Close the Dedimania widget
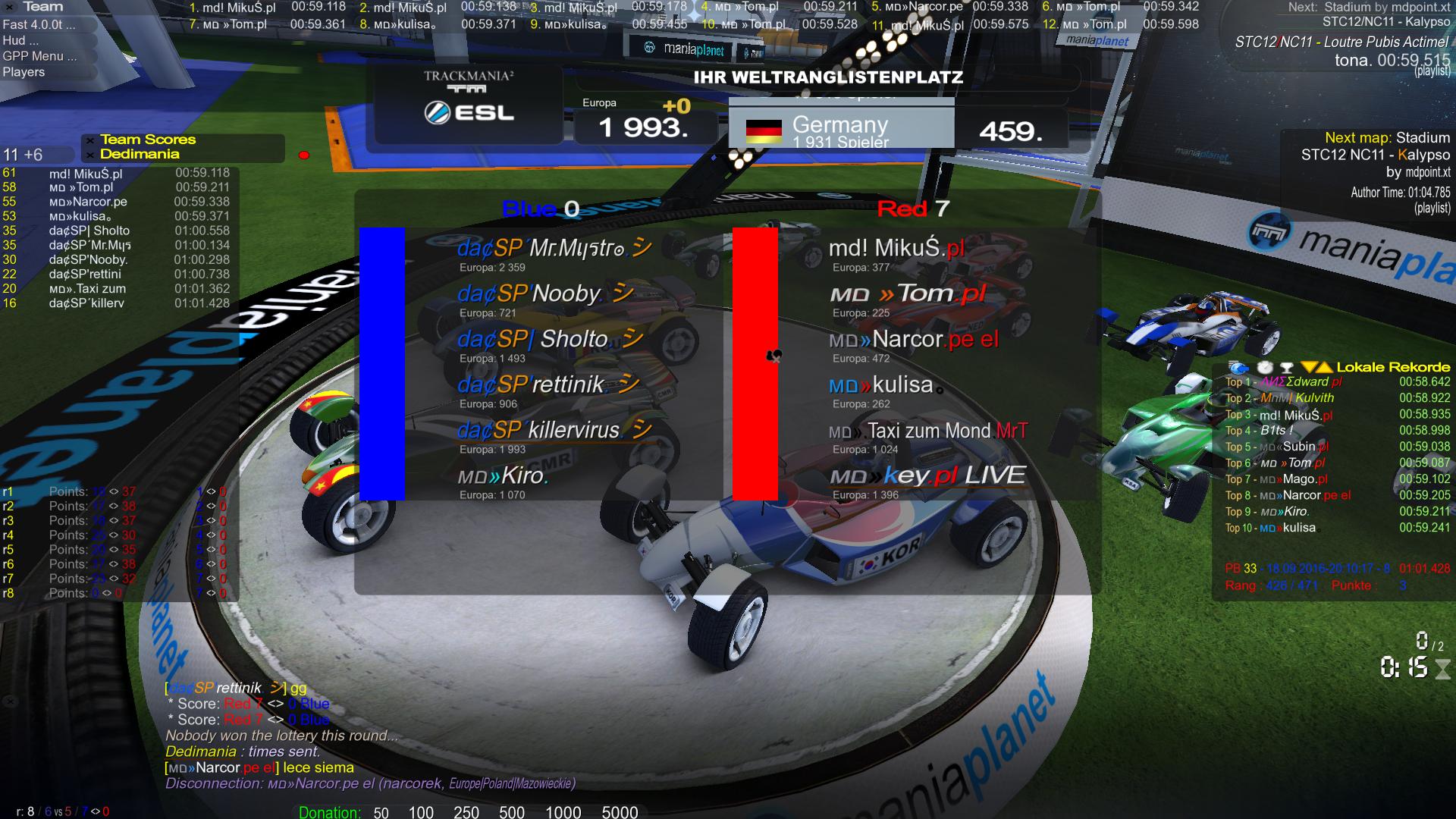Viewport: 1456px width, 819px height. click(90, 155)
